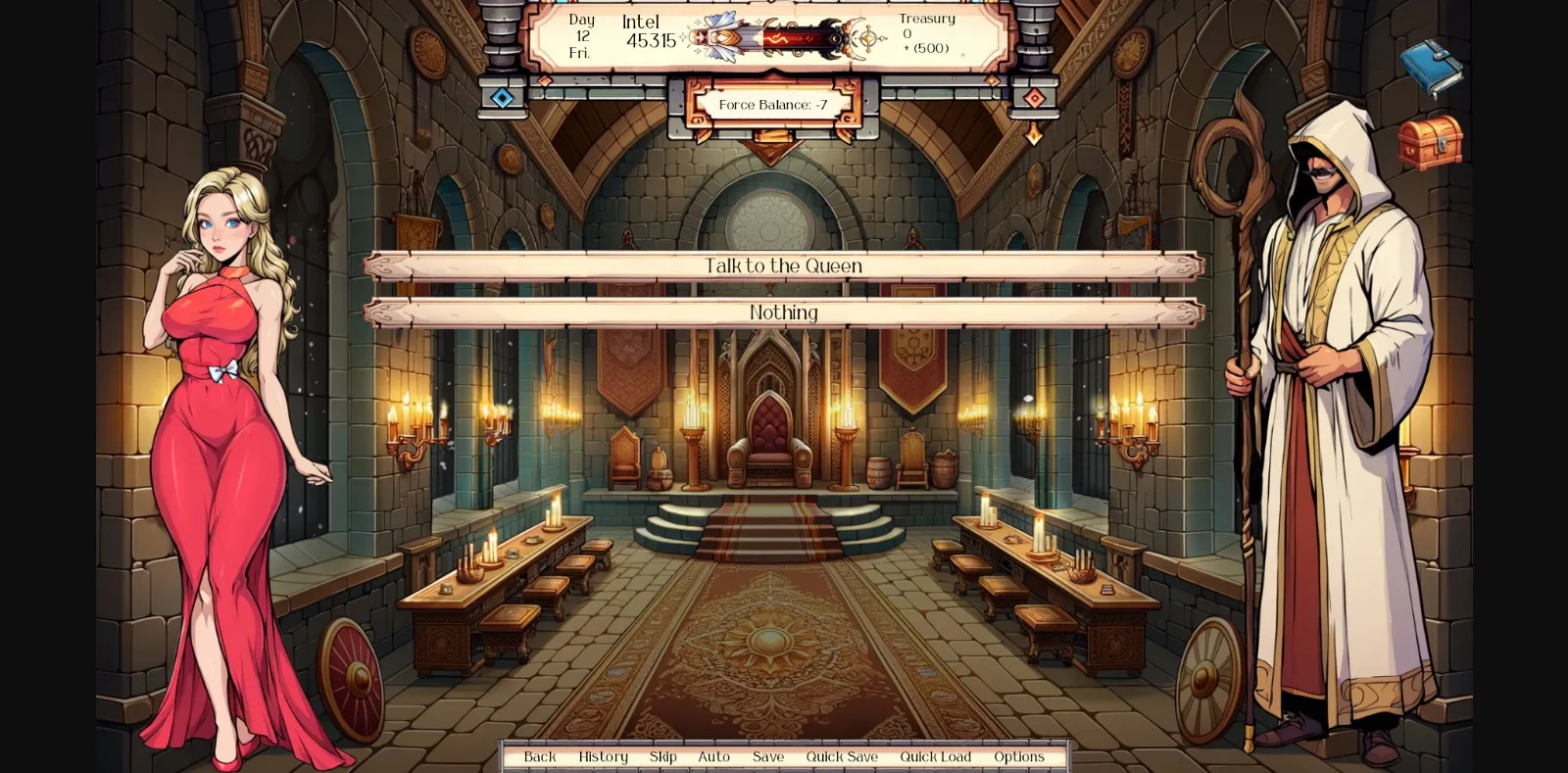
Task: Quick Load the last save
Action: click(x=935, y=756)
